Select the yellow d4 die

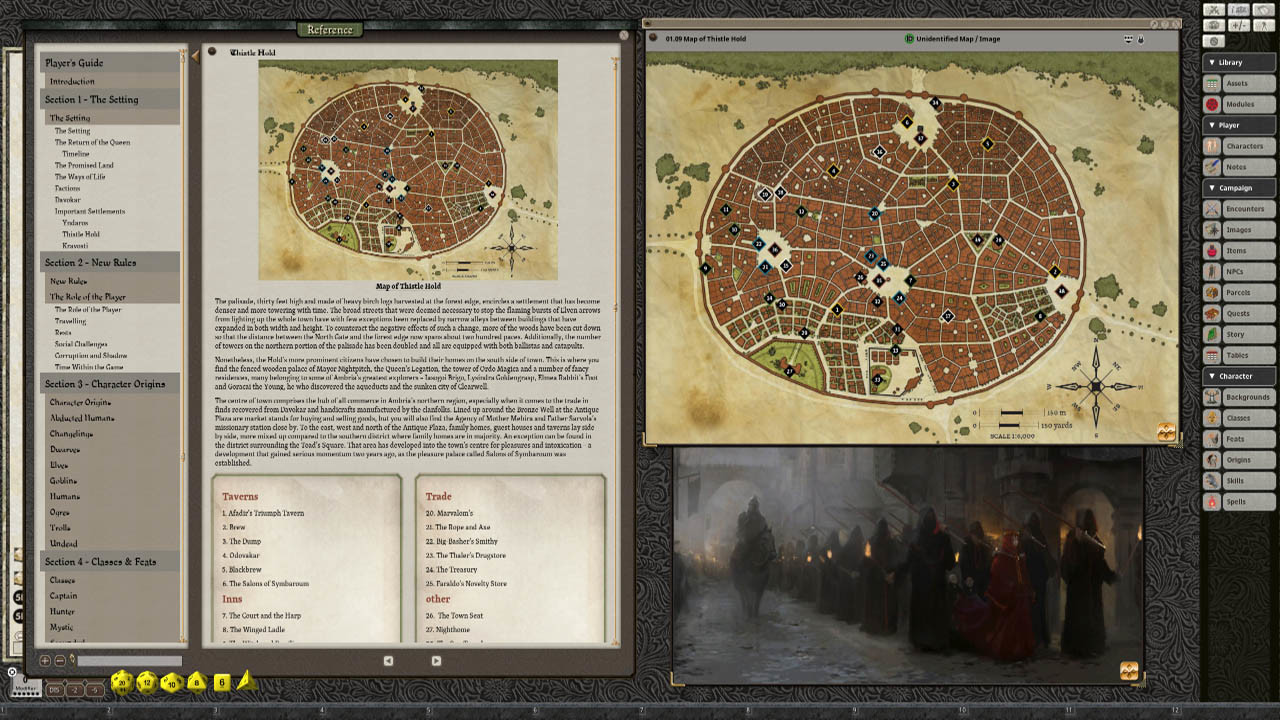(246, 683)
